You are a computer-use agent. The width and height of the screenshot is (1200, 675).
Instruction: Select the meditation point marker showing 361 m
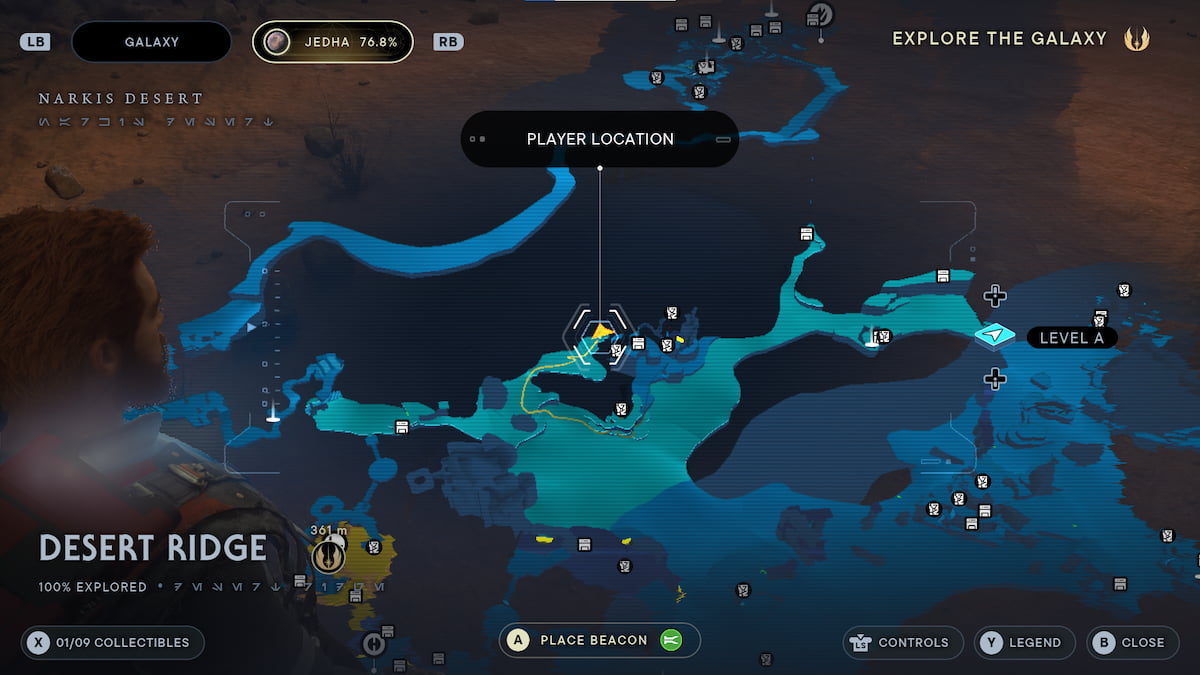tap(327, 553)
